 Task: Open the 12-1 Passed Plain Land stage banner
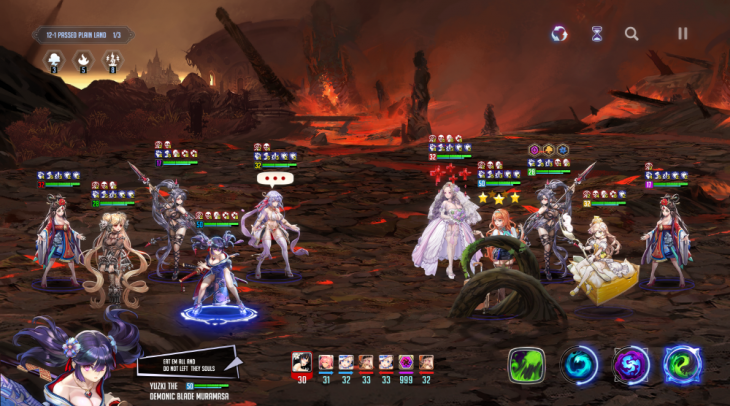click(x=83, y=35)
